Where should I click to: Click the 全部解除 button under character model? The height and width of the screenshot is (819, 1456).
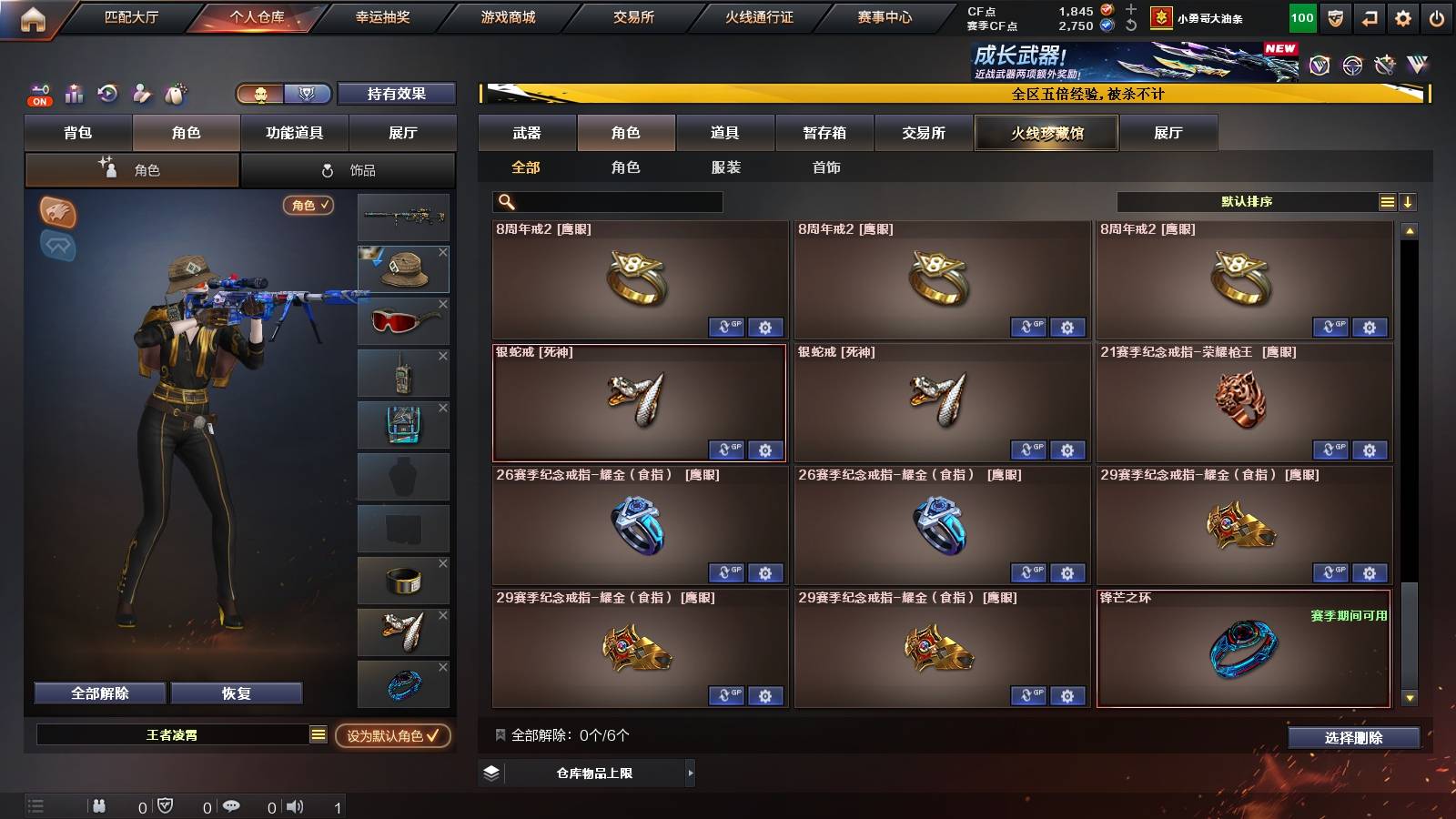[x=98, y=693]
